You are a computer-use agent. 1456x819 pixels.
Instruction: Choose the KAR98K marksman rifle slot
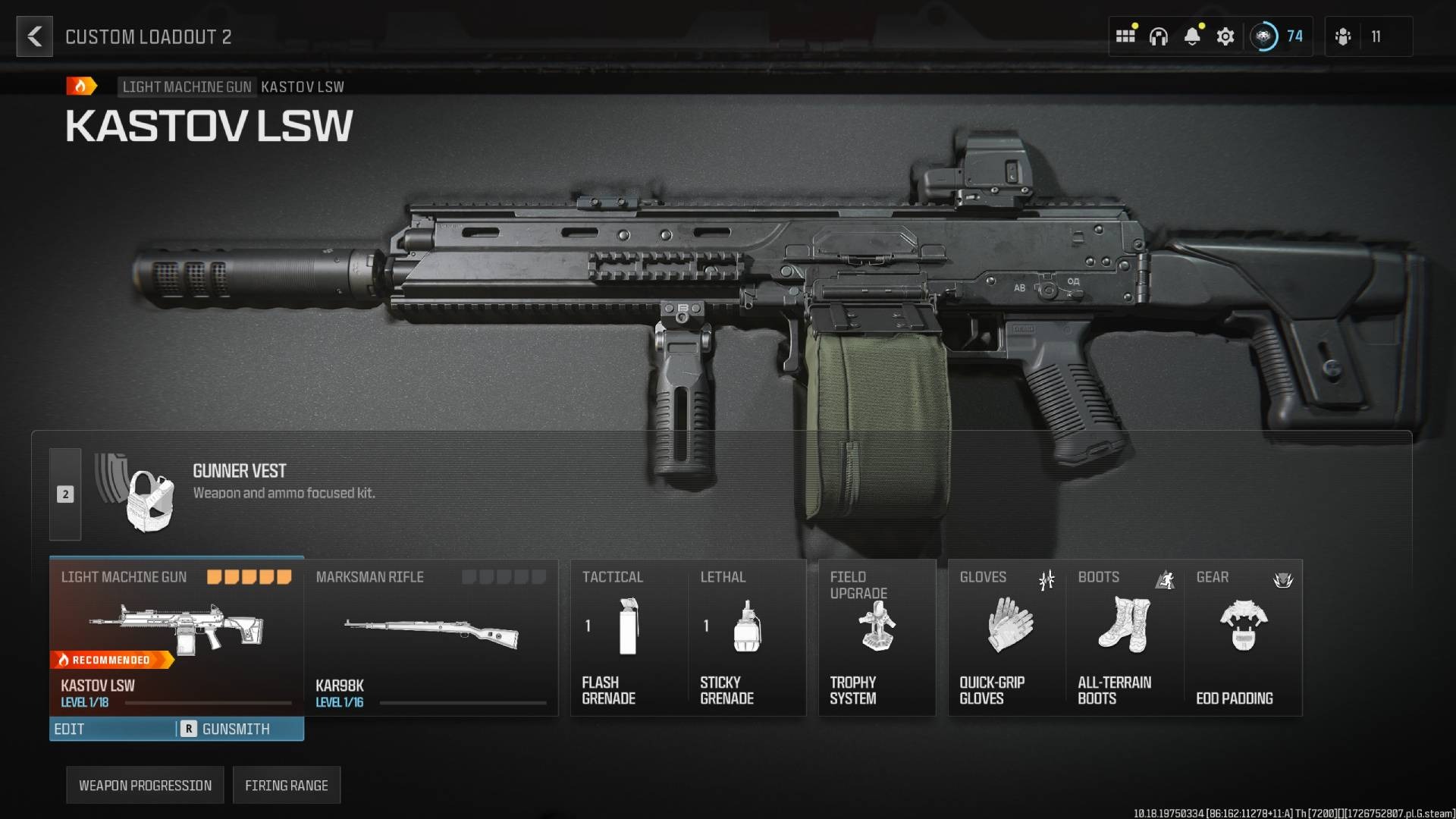431,637
